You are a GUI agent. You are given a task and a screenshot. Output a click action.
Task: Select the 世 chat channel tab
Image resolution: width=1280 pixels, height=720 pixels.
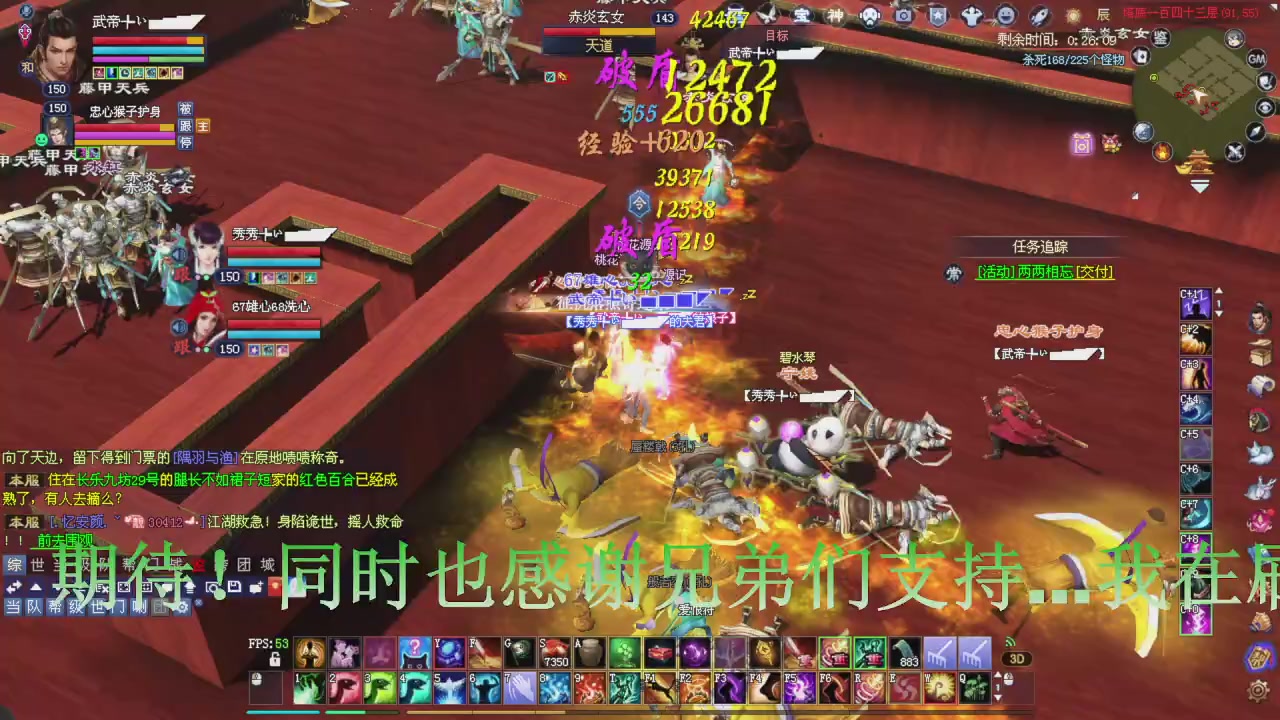(37, 564)
